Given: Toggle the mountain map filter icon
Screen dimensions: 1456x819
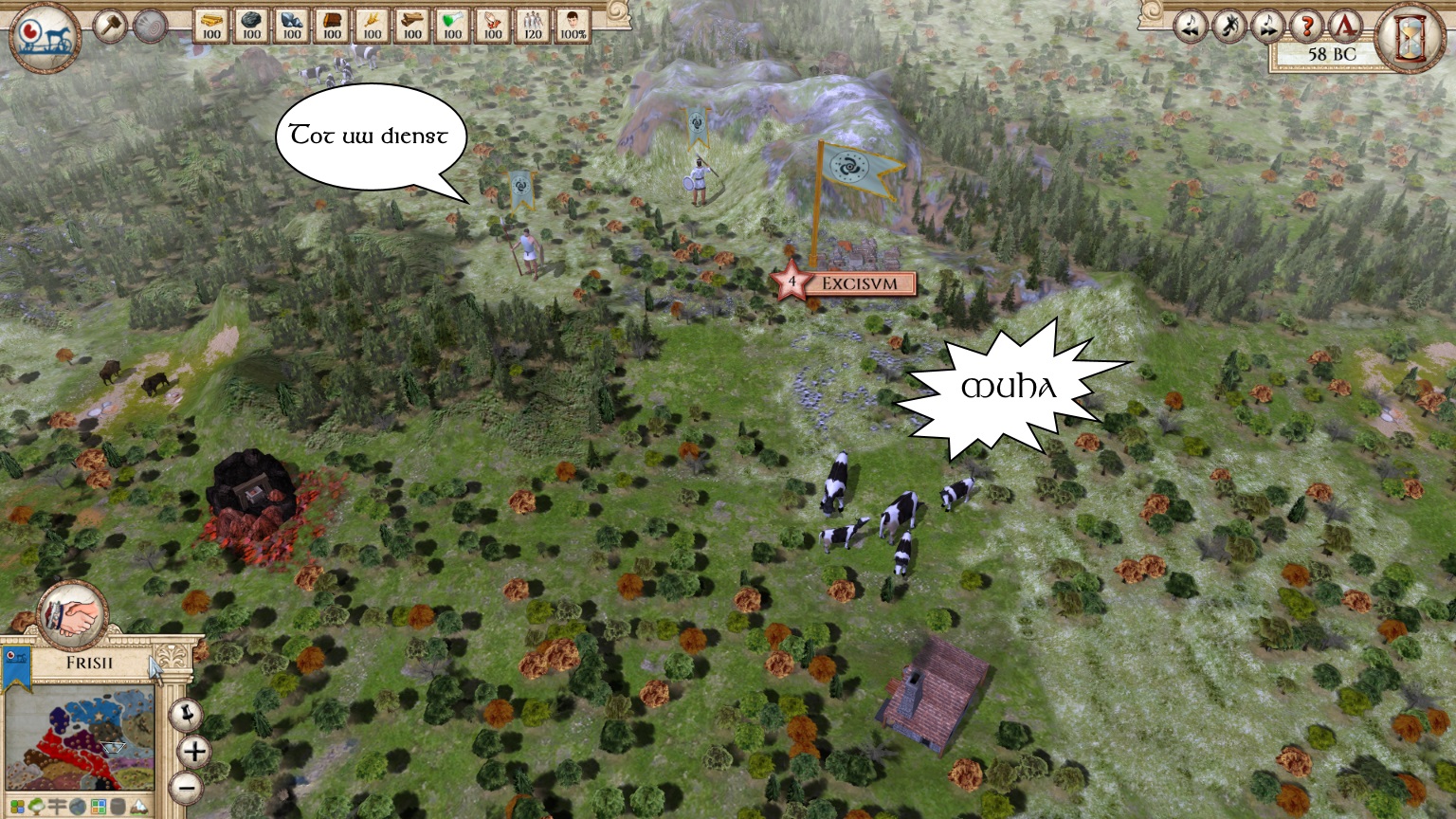Looking at the screenshot, I should [x=138, y=808].
